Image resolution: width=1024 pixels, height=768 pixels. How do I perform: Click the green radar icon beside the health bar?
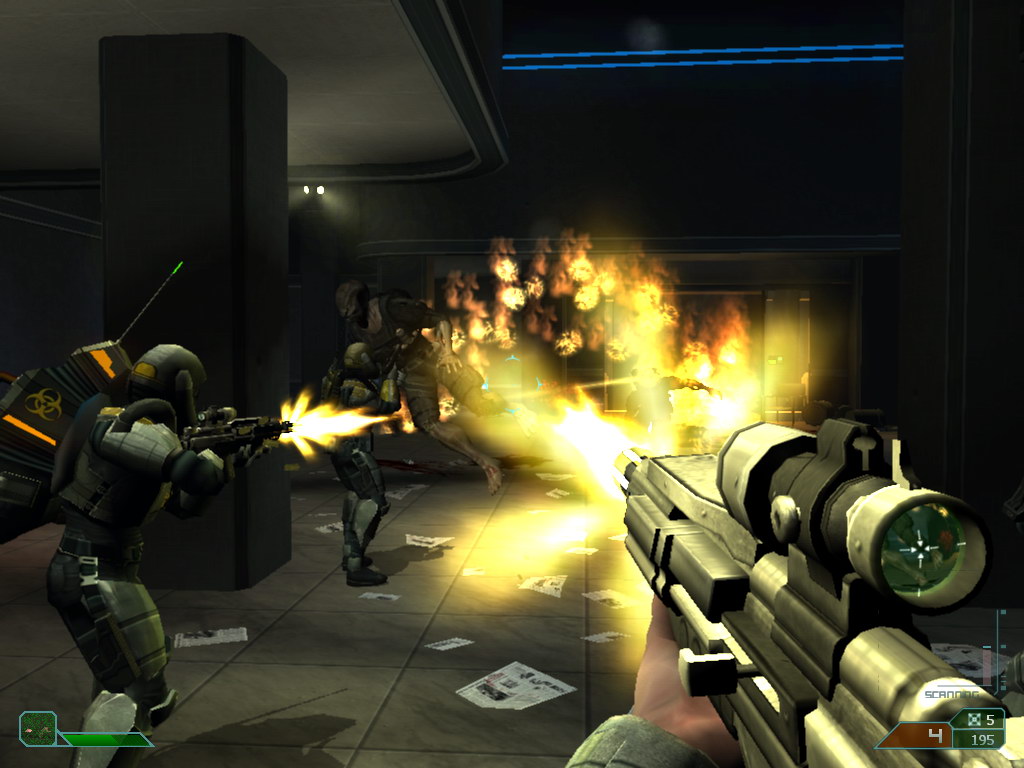(38, 728)
